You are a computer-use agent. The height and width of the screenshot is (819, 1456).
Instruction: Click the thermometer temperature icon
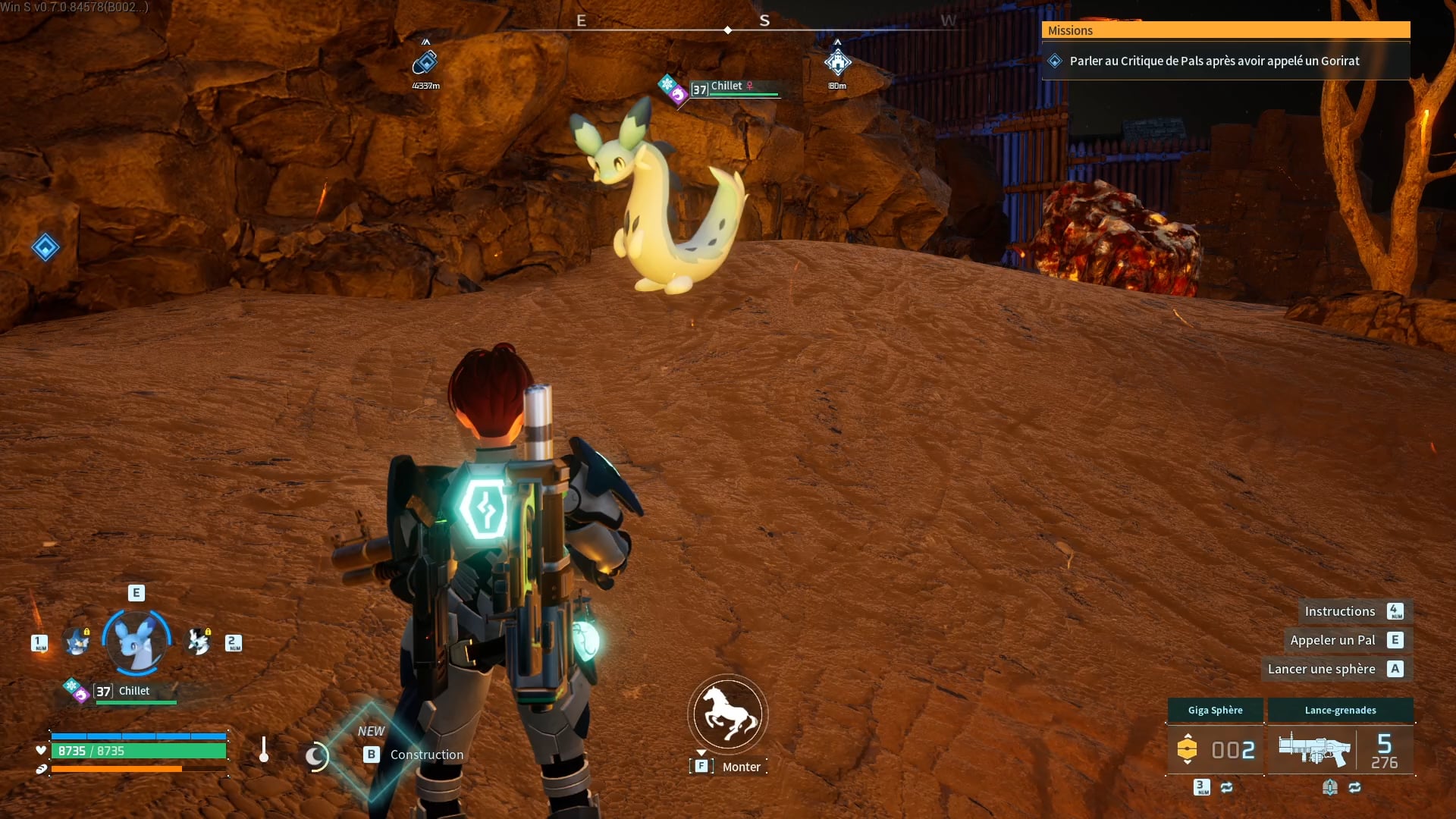pos(264,749)
